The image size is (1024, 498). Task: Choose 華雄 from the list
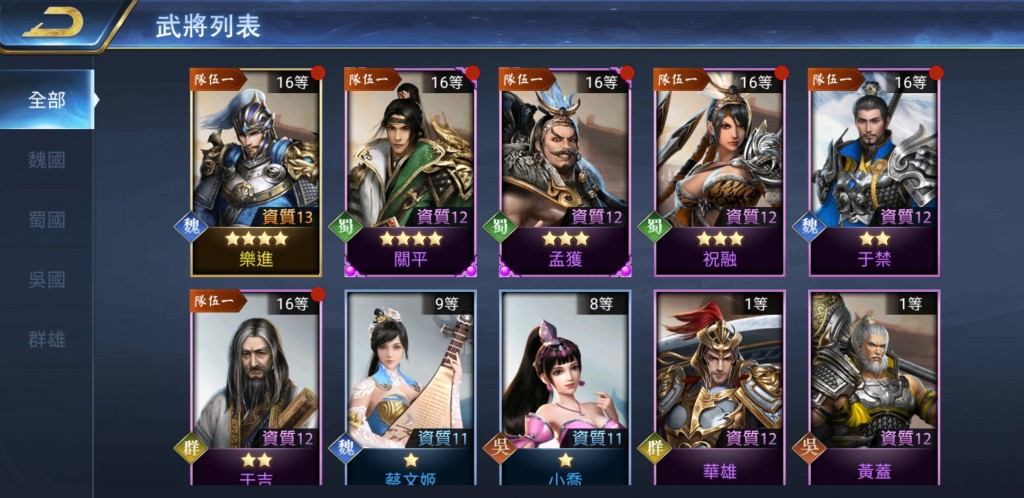tap(720, 389)
